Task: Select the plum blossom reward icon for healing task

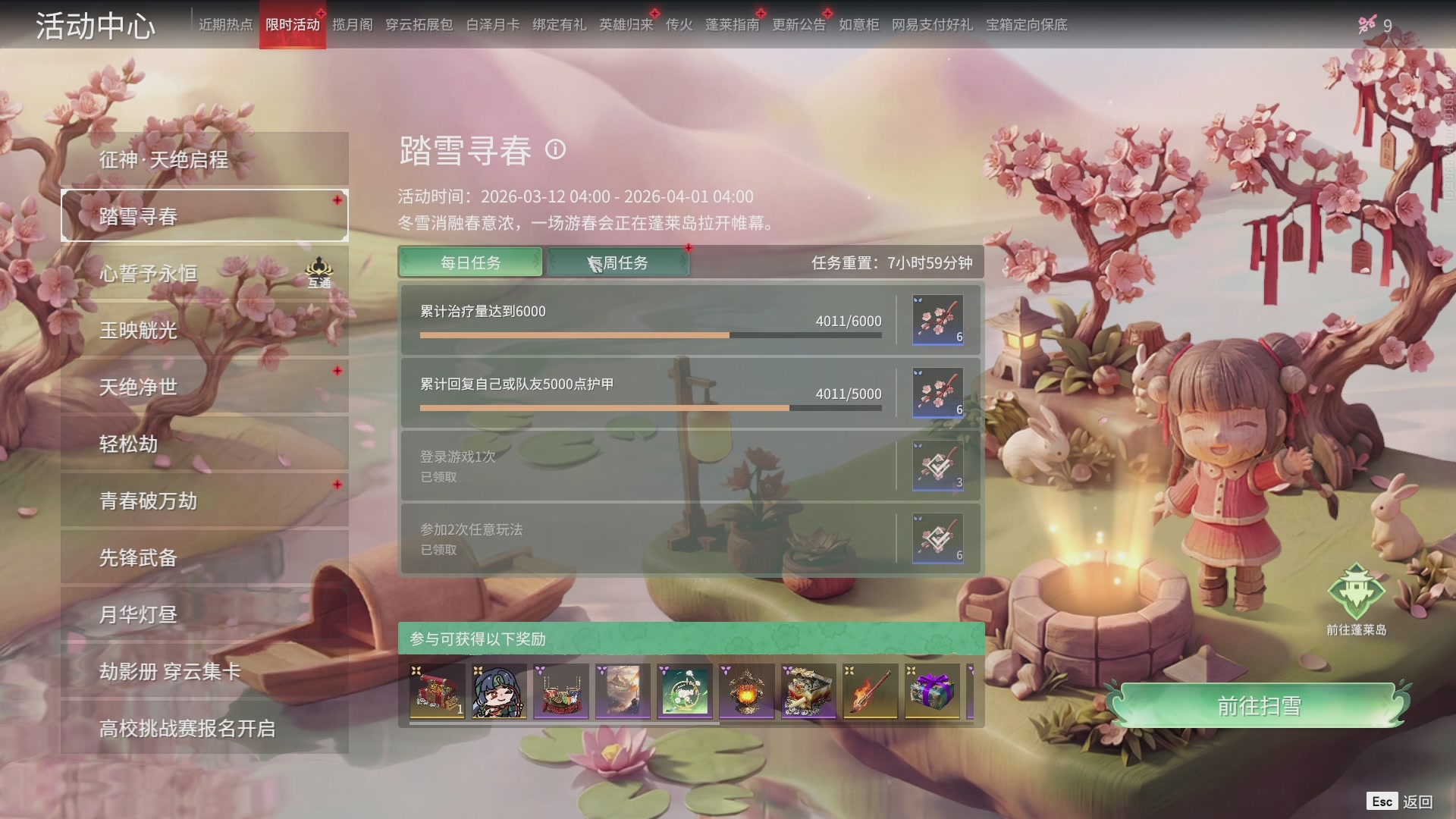Action: tap(937, 319)
